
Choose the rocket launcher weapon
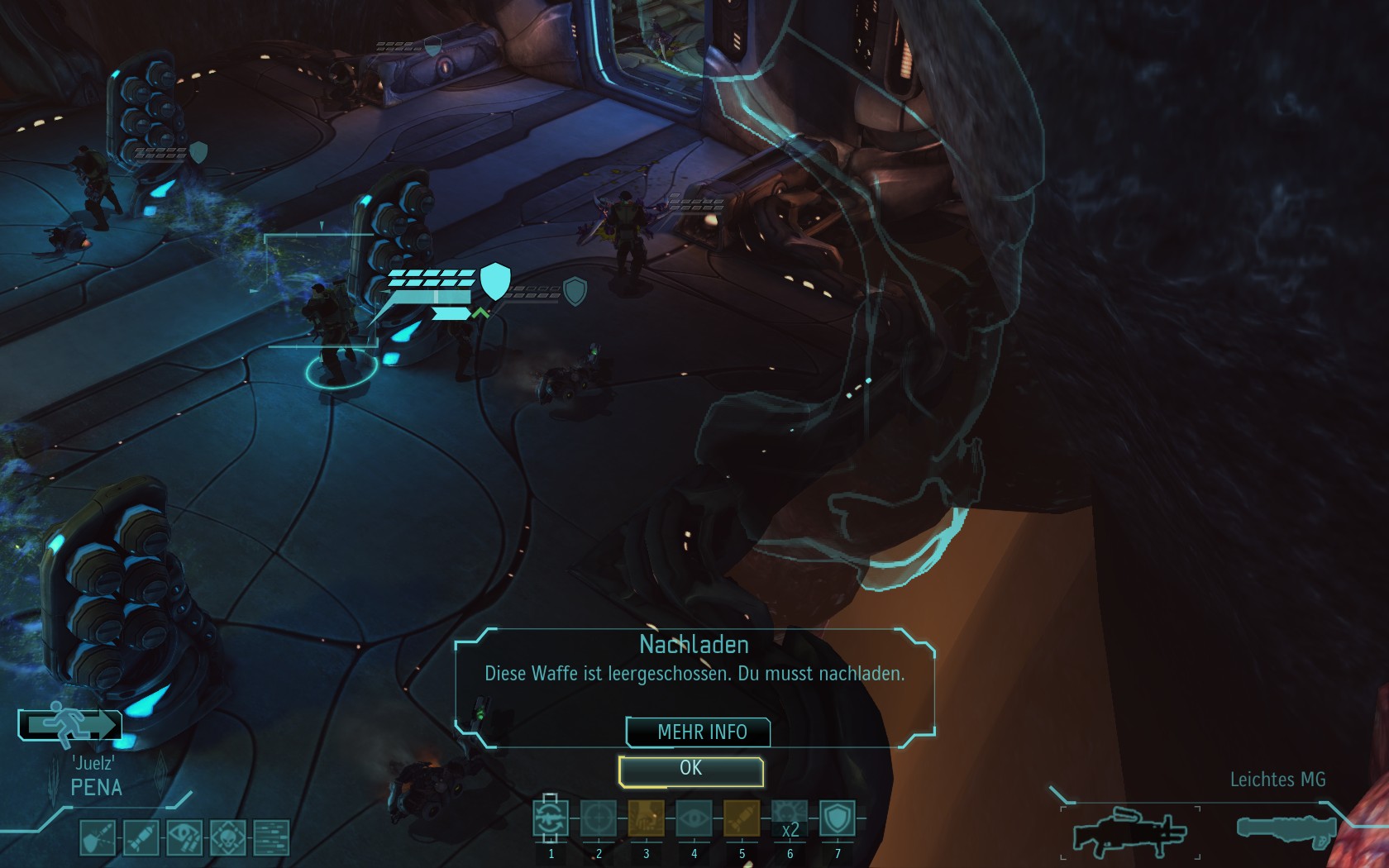click(1286, 828)
